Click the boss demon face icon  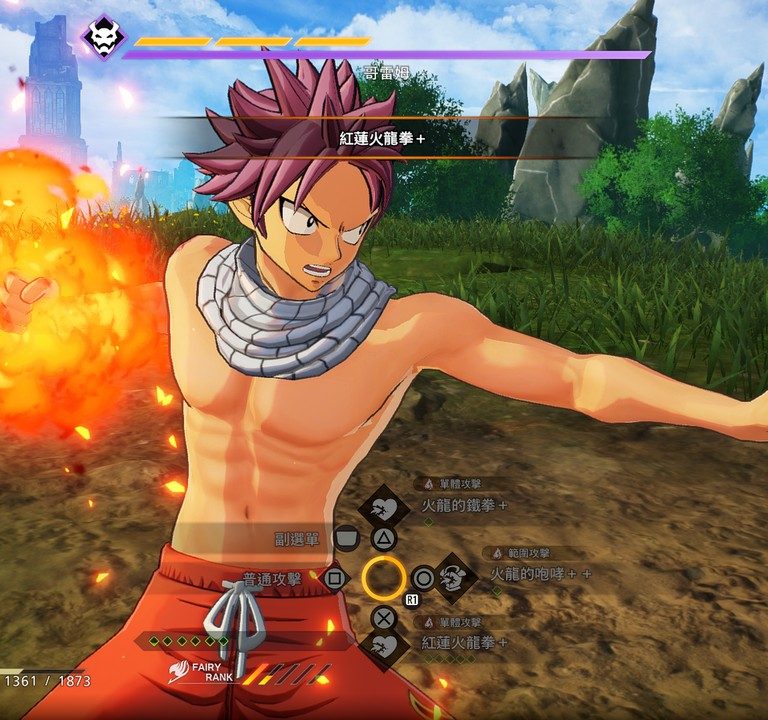pyautogui.click(x=103, y=38)
